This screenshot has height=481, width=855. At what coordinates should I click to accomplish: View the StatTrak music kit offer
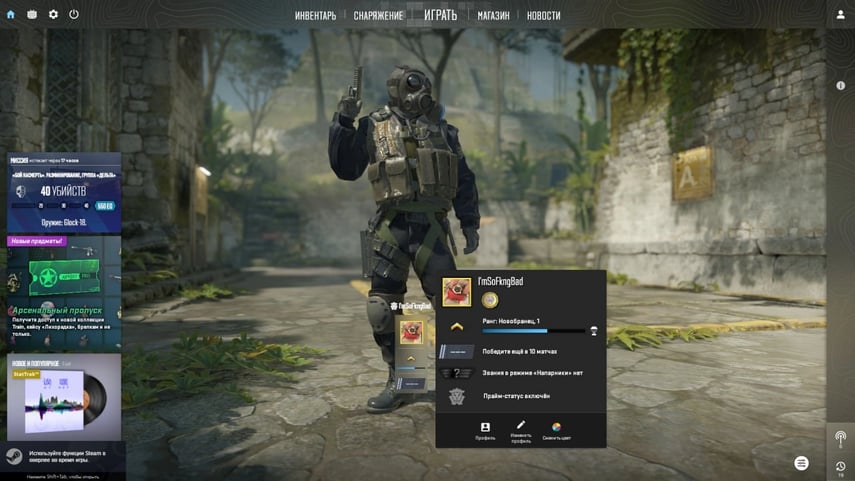click(x=64, y=396)
